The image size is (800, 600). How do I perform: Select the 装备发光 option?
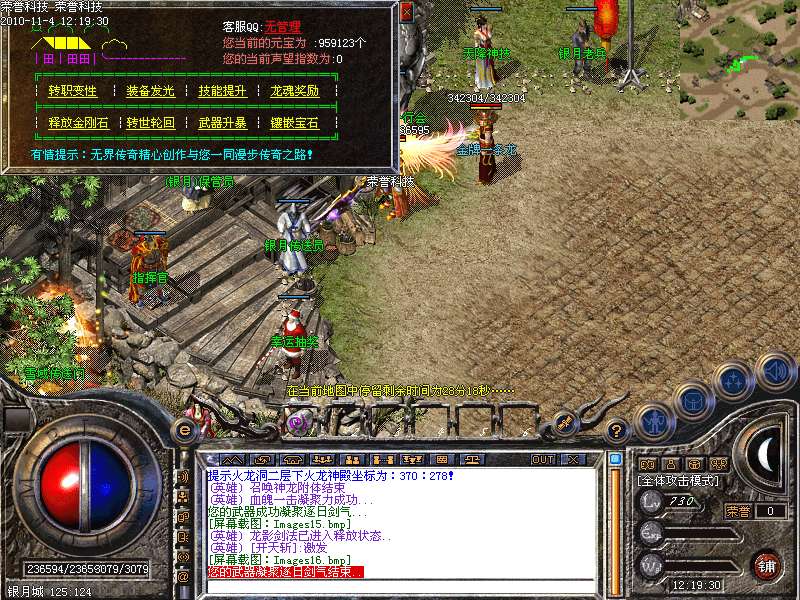pyautogui.click(x=150, y=91)
